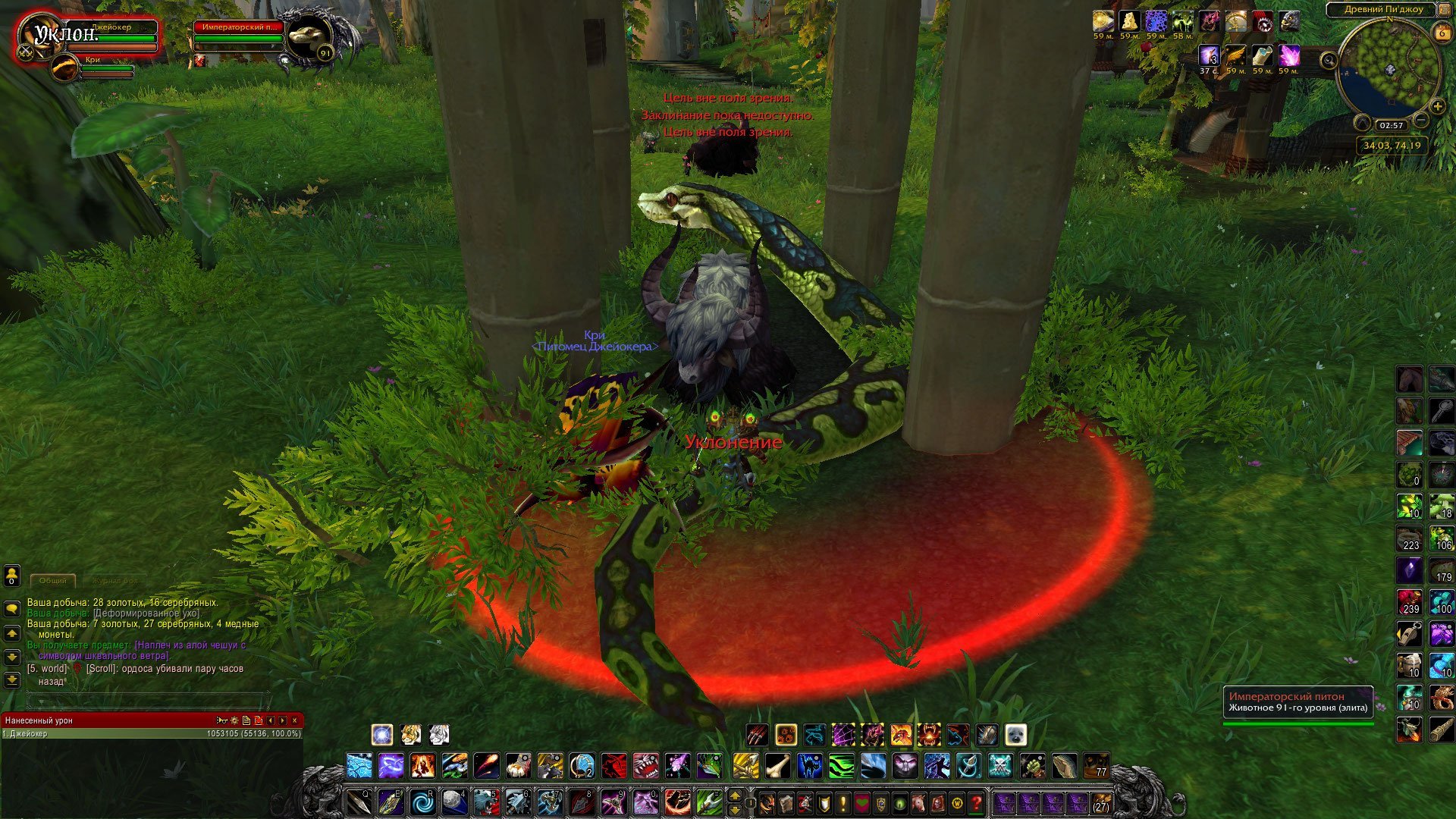
Task: Open the red question mark help button
Action: pyautogui.click(x=977, y=802)
